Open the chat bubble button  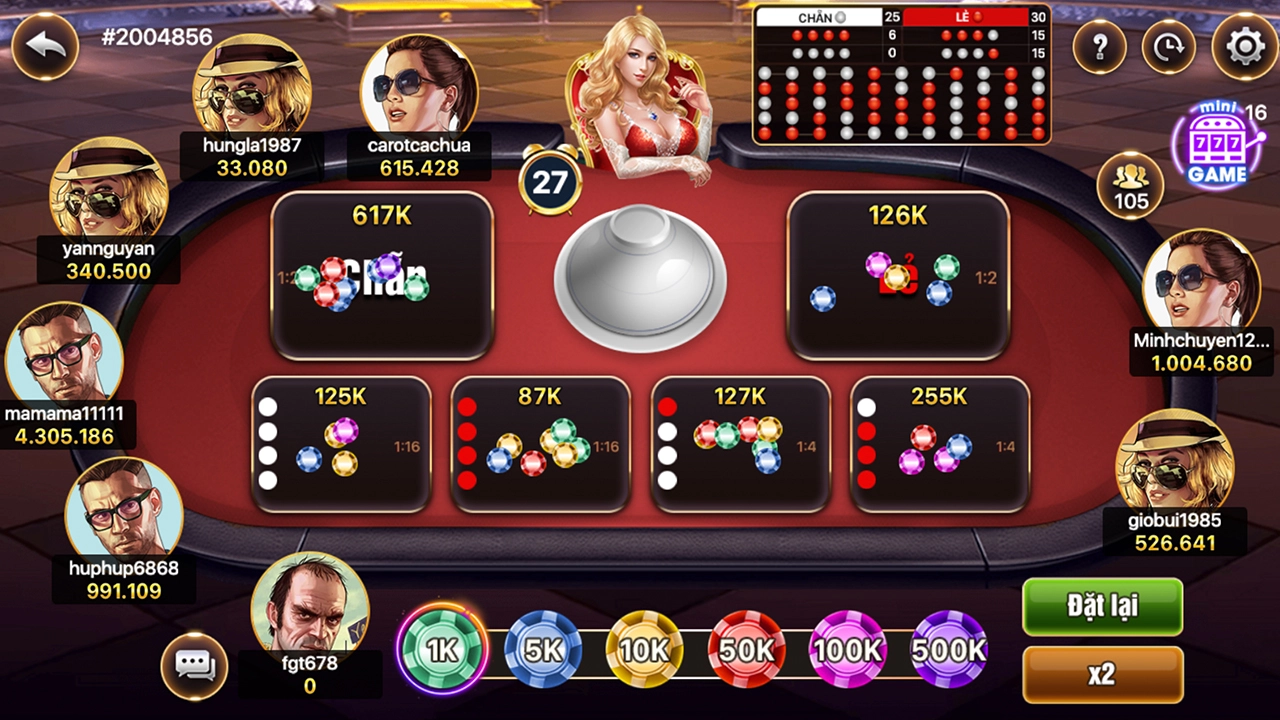click(x=194, y=665)
